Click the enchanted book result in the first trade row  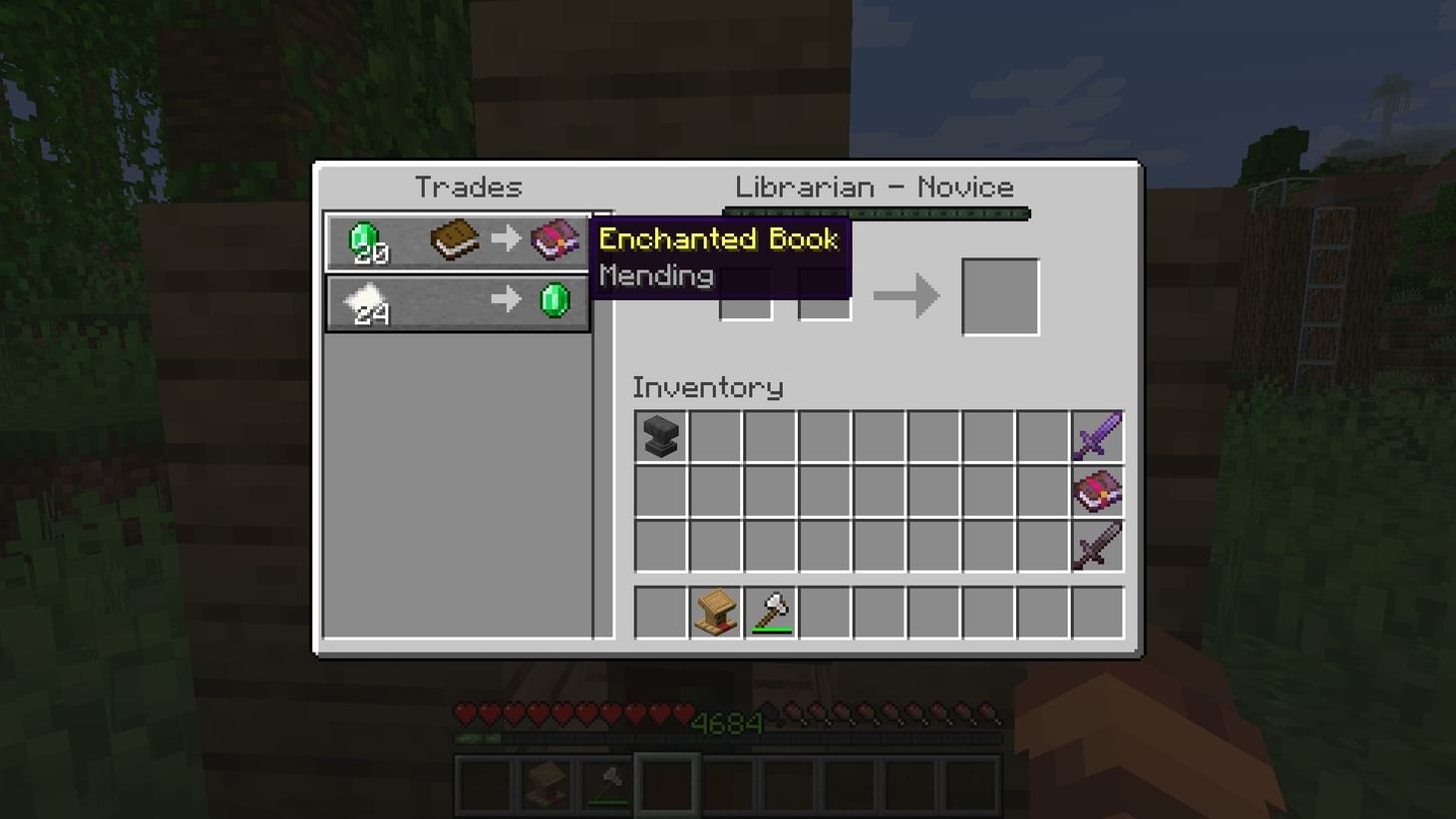pos(555,239)
